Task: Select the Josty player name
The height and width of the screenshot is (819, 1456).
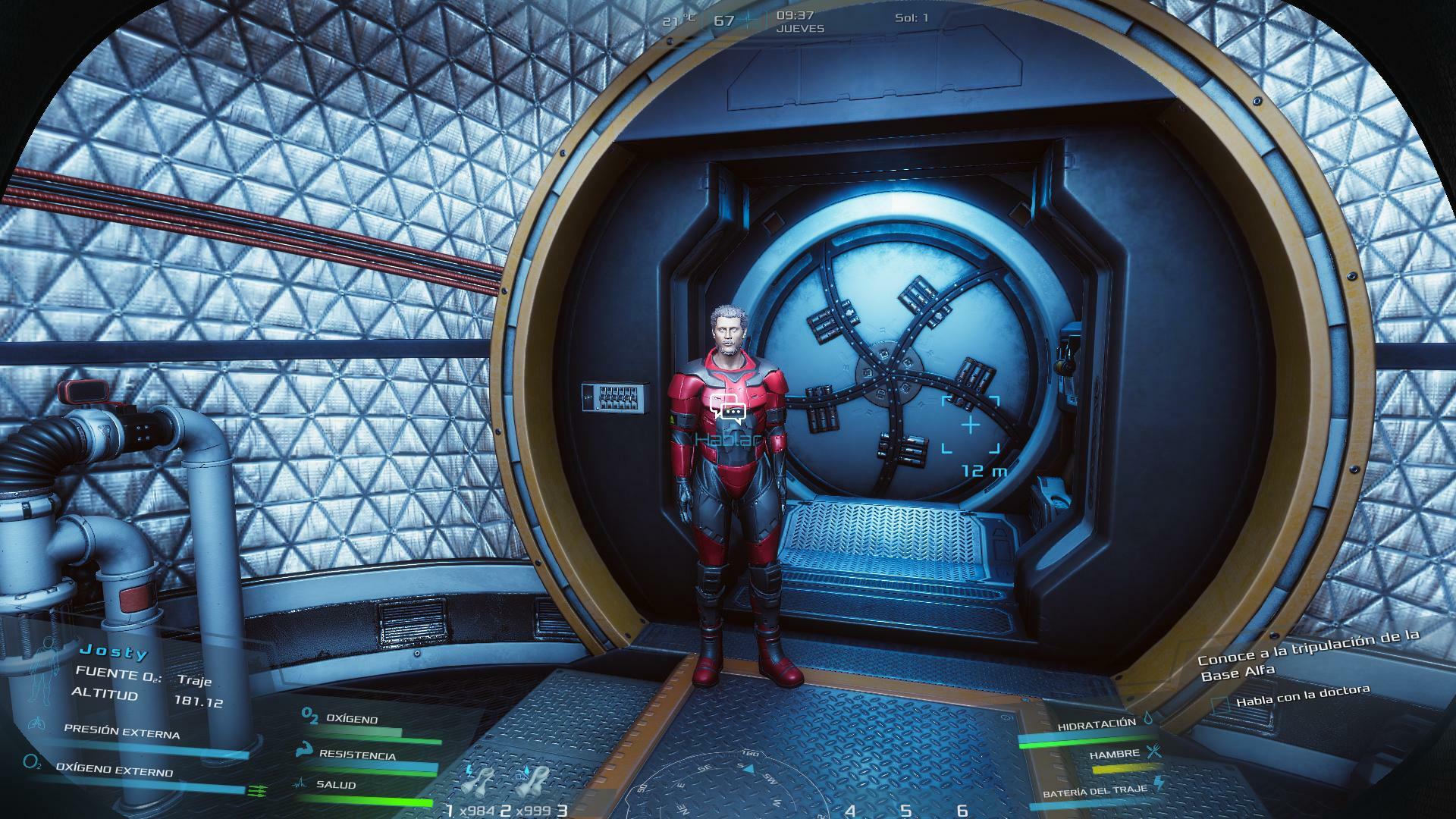Action: click(115, 651)
